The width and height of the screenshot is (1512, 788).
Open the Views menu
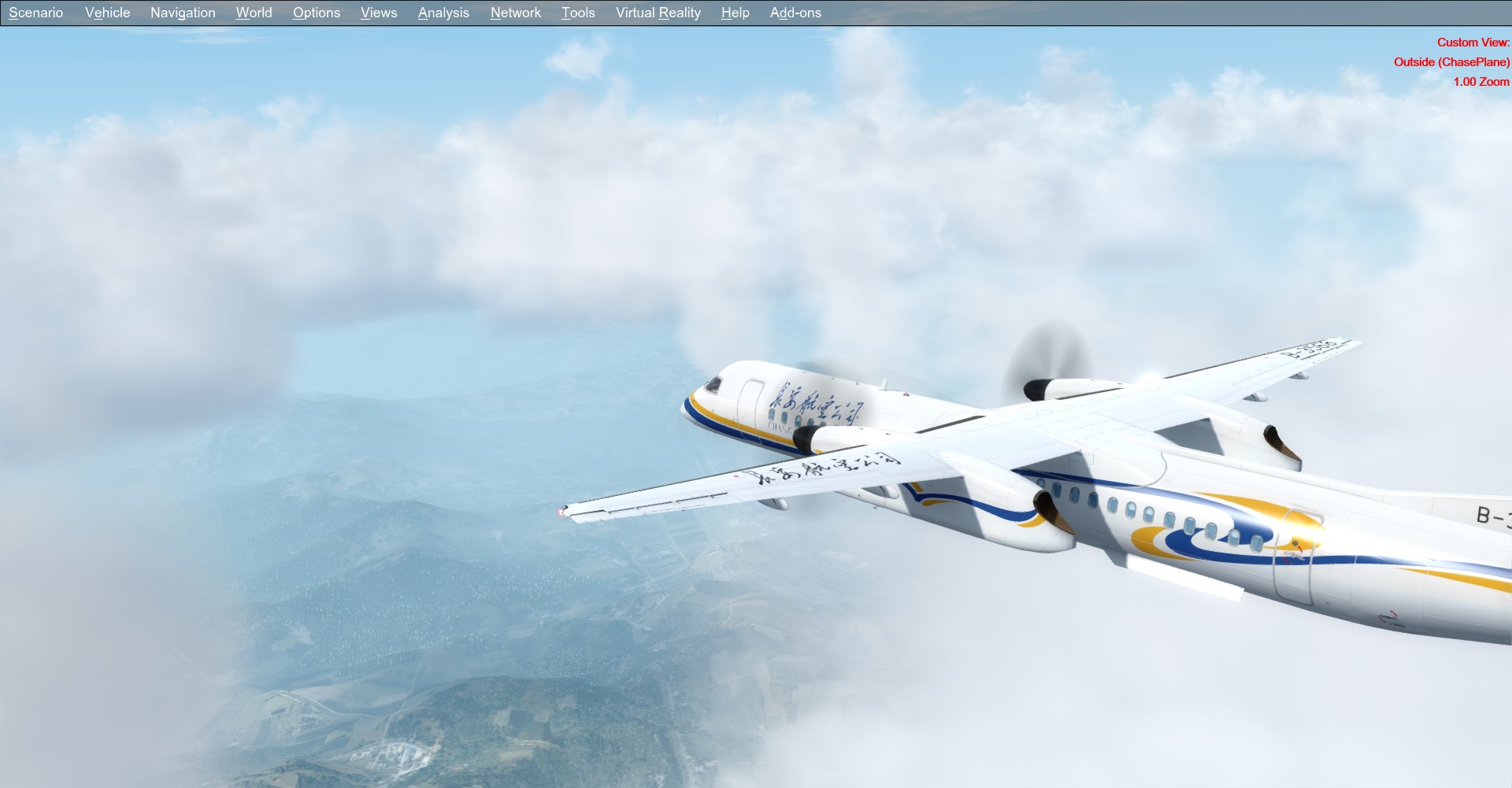click(x=378, y=13)
